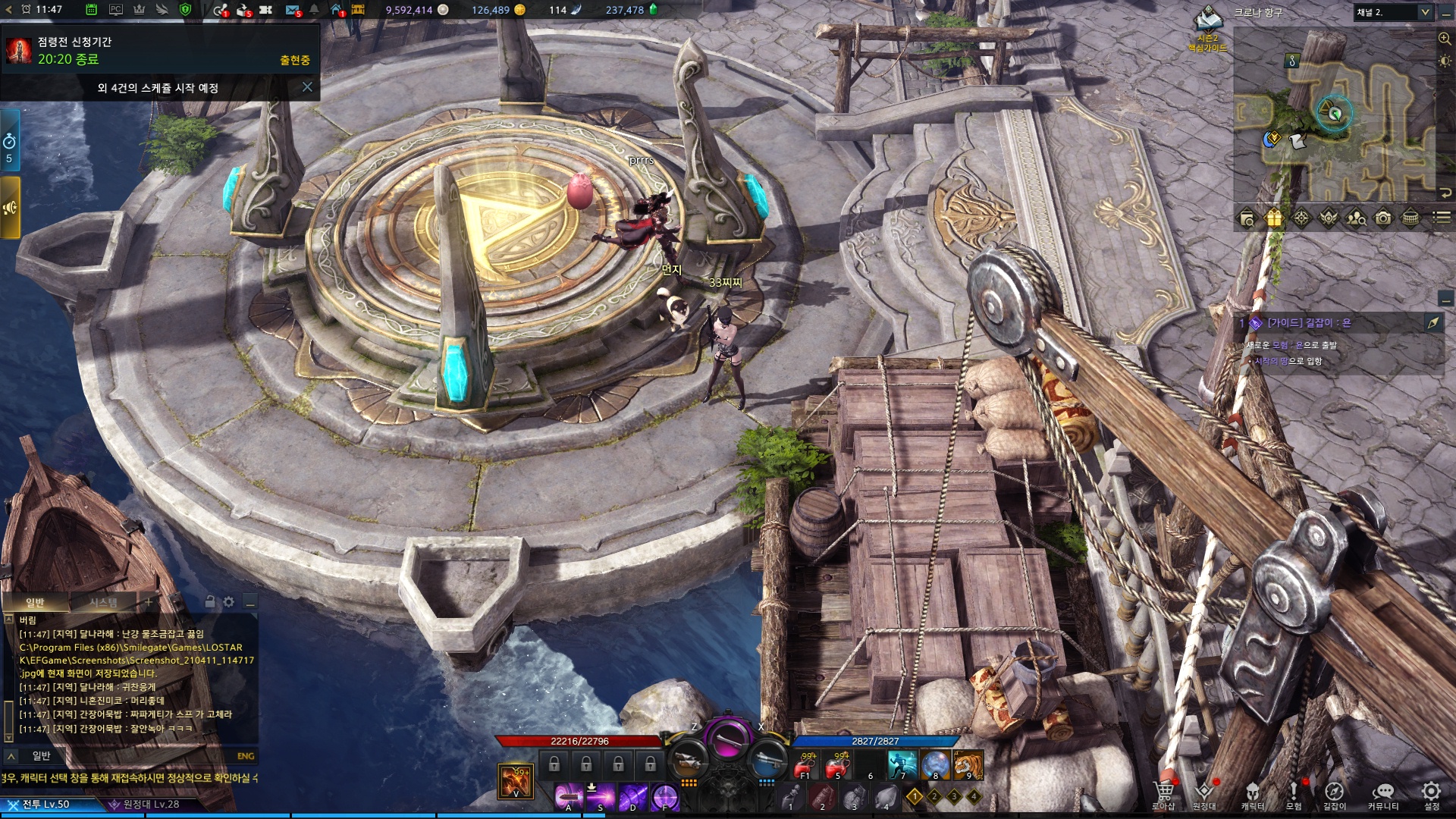This screenshot has height=819, width=1456.
Task: Open the 커뮤니티 community menu
Action: [1383, 795]
